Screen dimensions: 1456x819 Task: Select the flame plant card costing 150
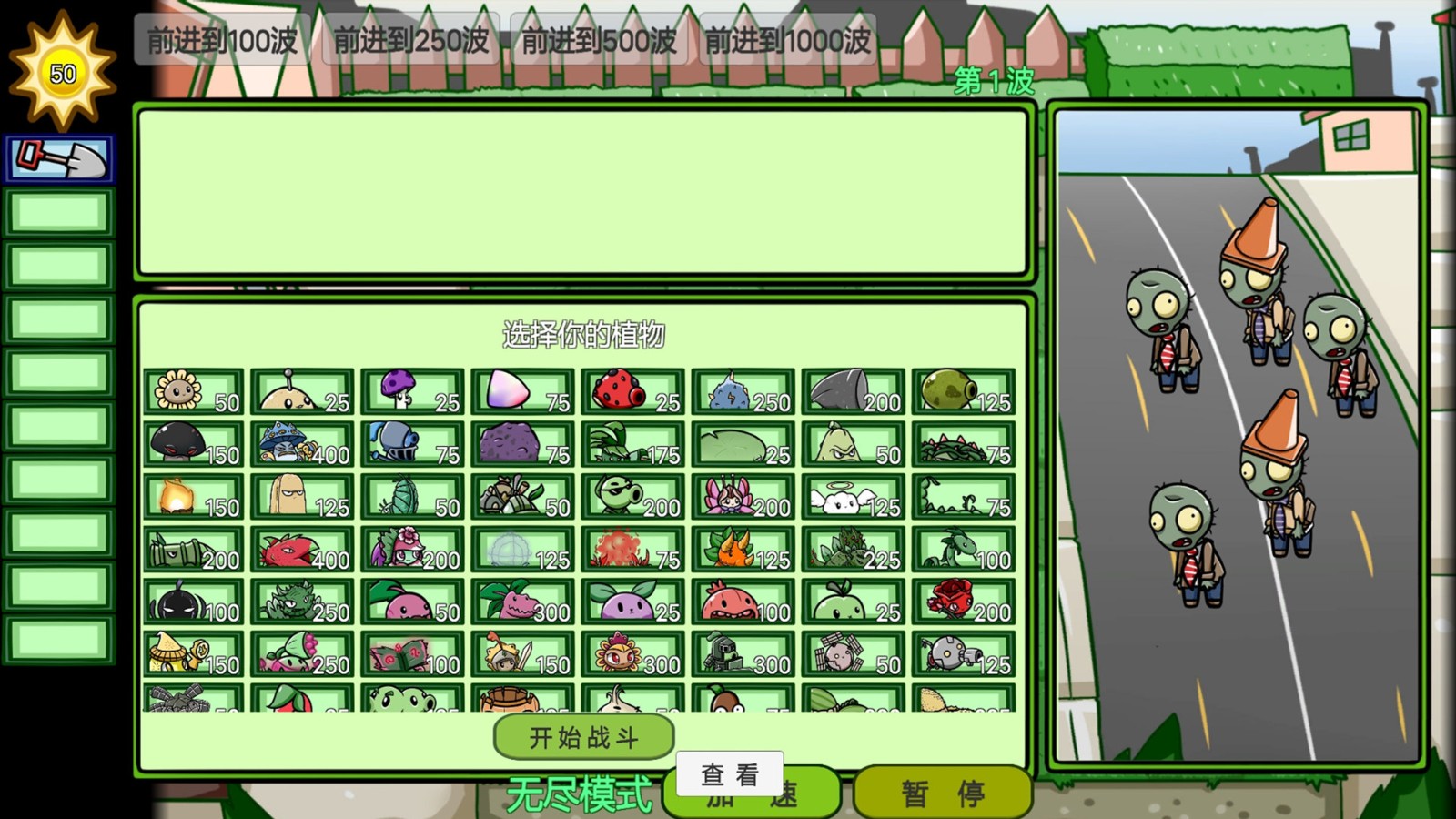194,497
